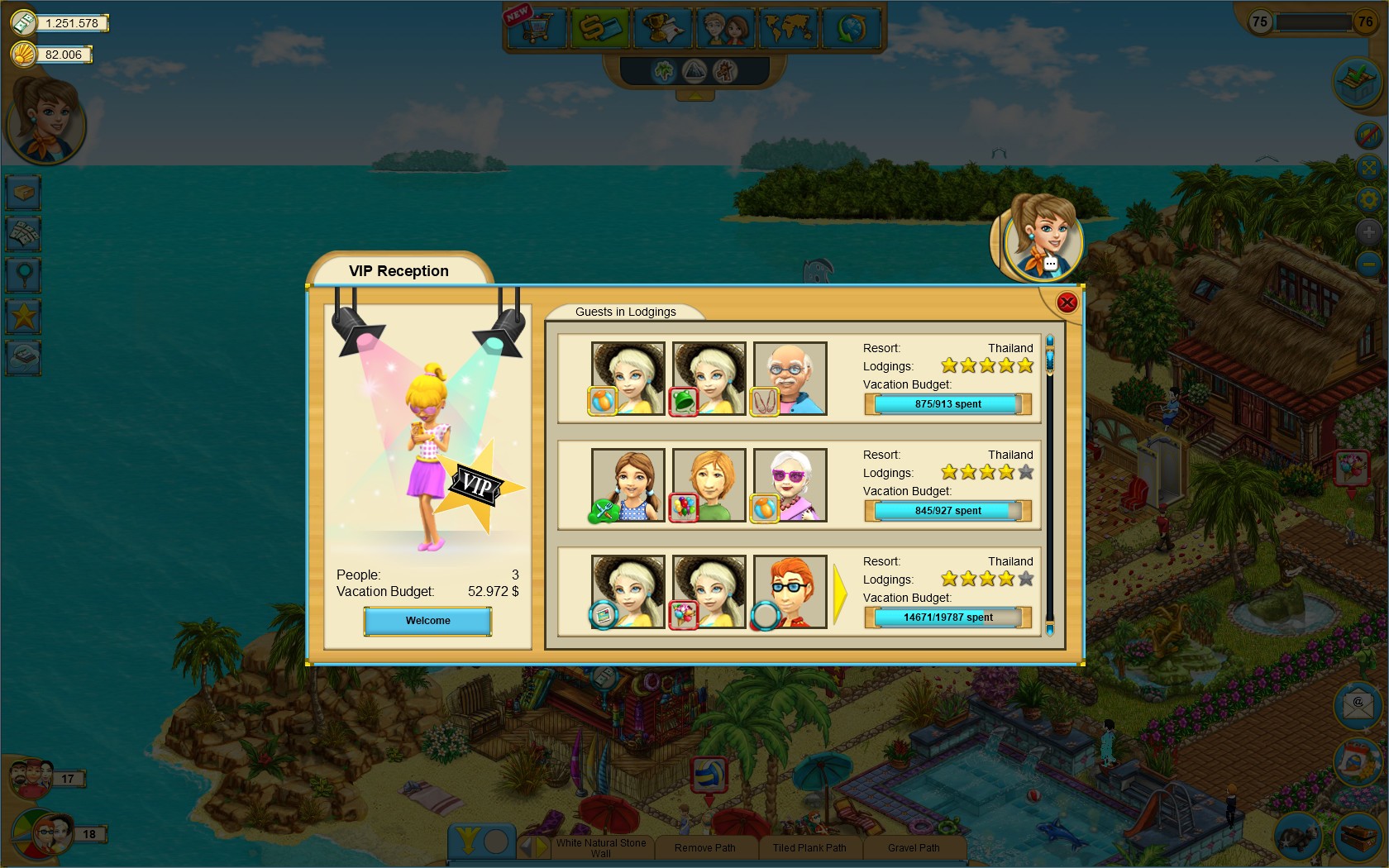Open the friends panel with couple icon

pyautogui.click(x=725, y=27)
